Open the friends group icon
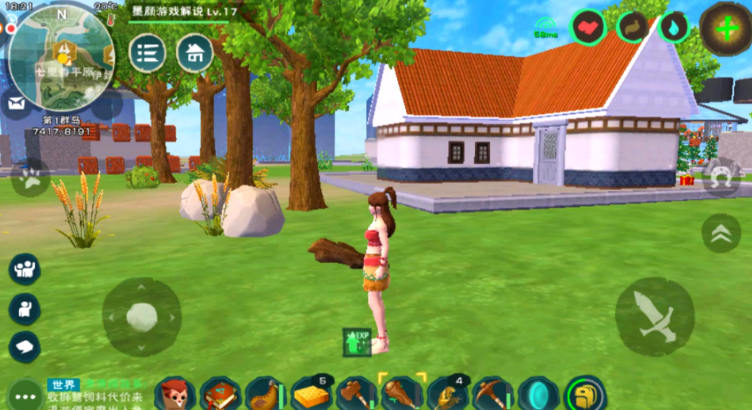The height and width of the screenshot is (410, 752). click(24, 268)
